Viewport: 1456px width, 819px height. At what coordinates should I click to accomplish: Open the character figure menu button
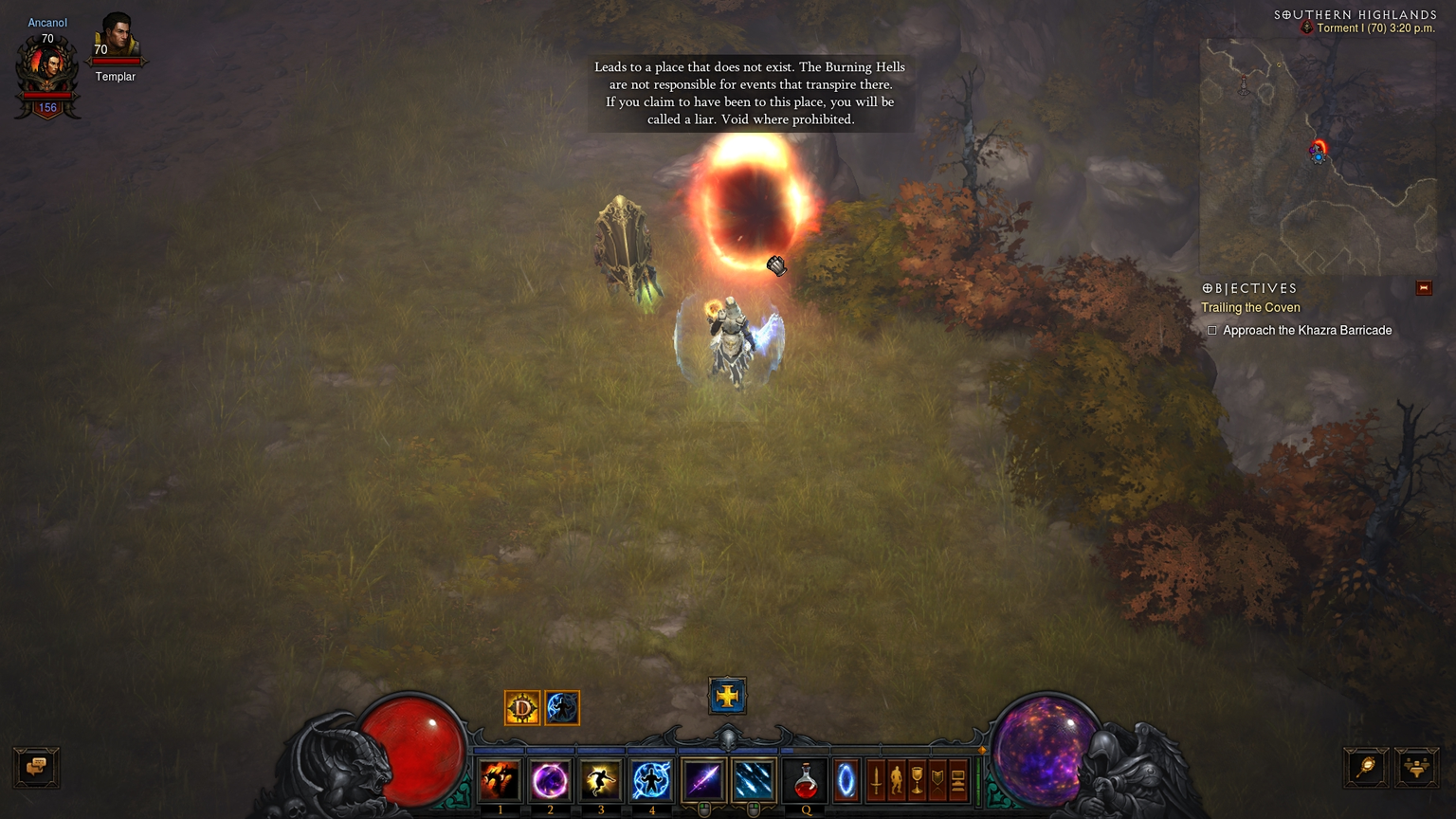click(896, 780)
